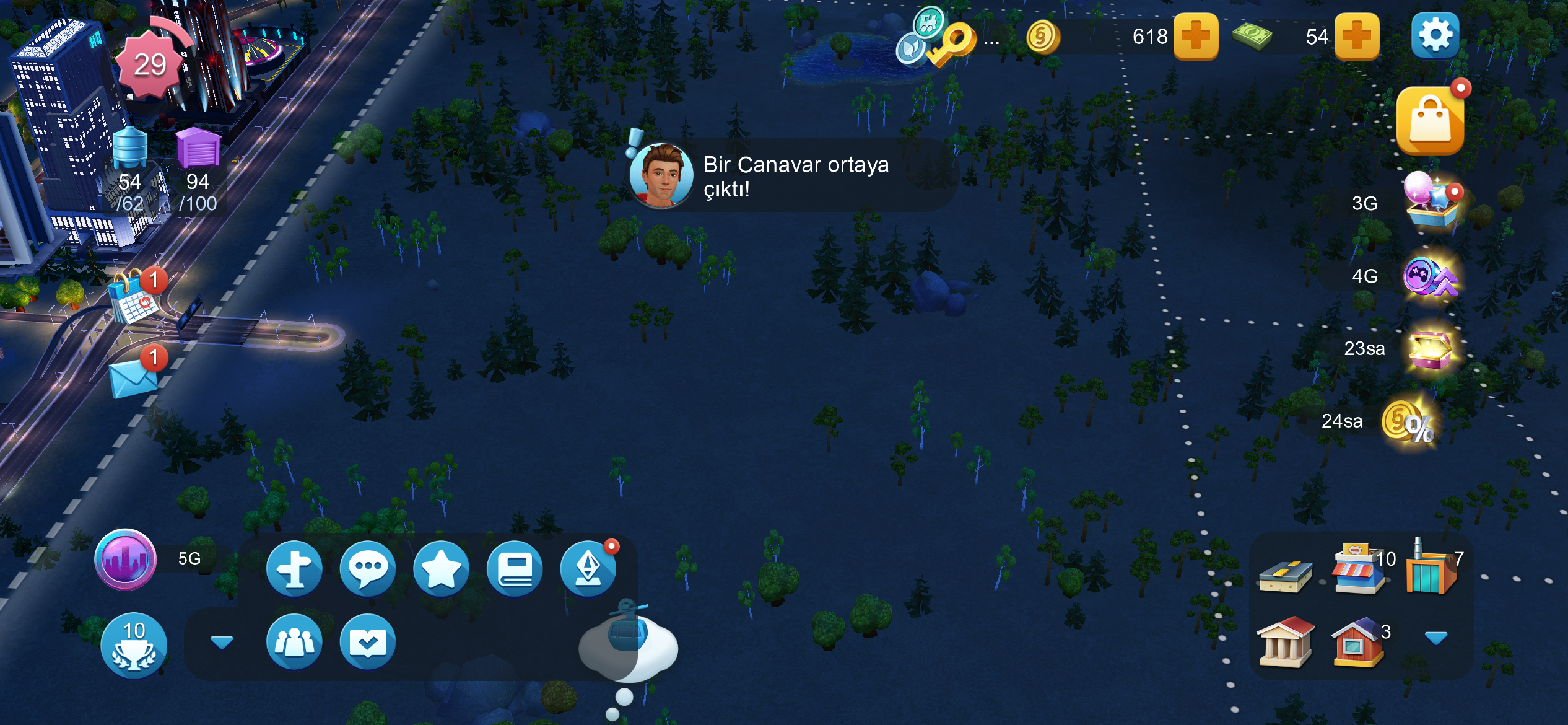Open the purple city skyline event
1568x725 pixels.
tap(125, 559)
